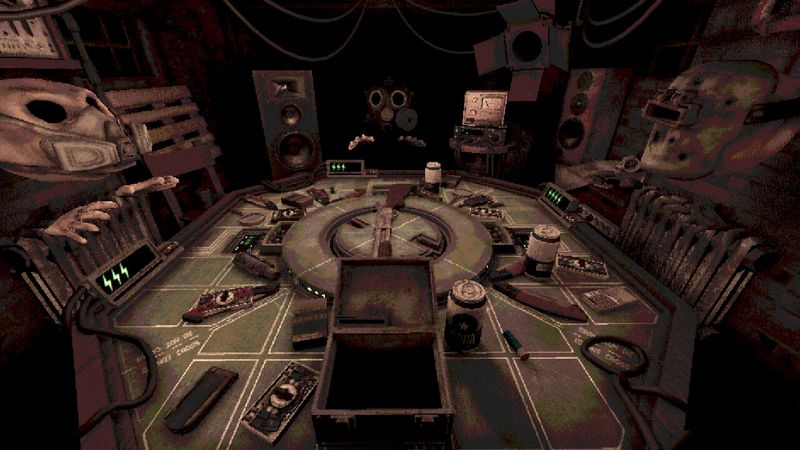Select the remote with the round dial
This screenshot has width=800, height=450.
point(282,400)
